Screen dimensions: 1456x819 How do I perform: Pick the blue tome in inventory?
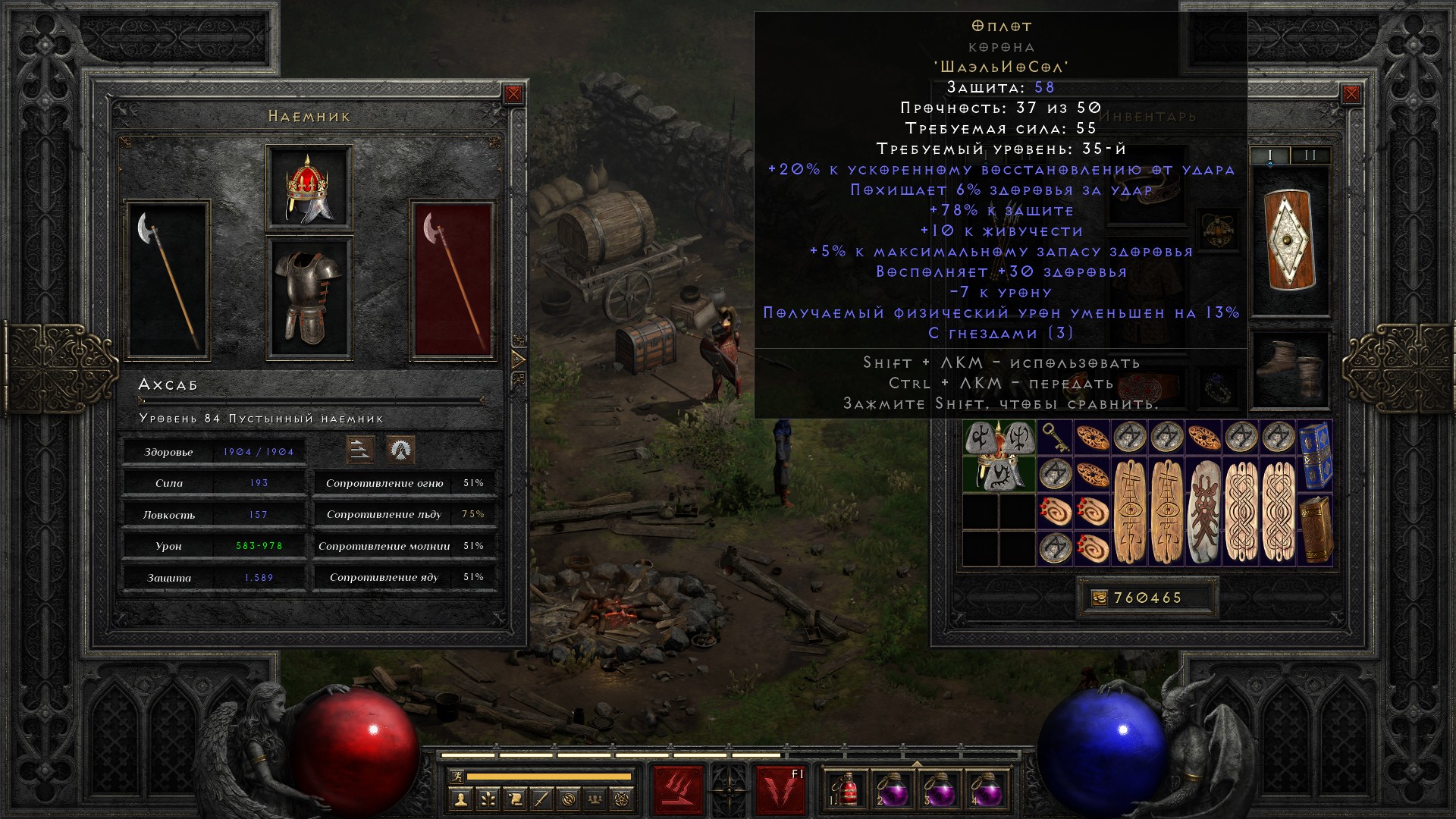(x=1315, y=455)
